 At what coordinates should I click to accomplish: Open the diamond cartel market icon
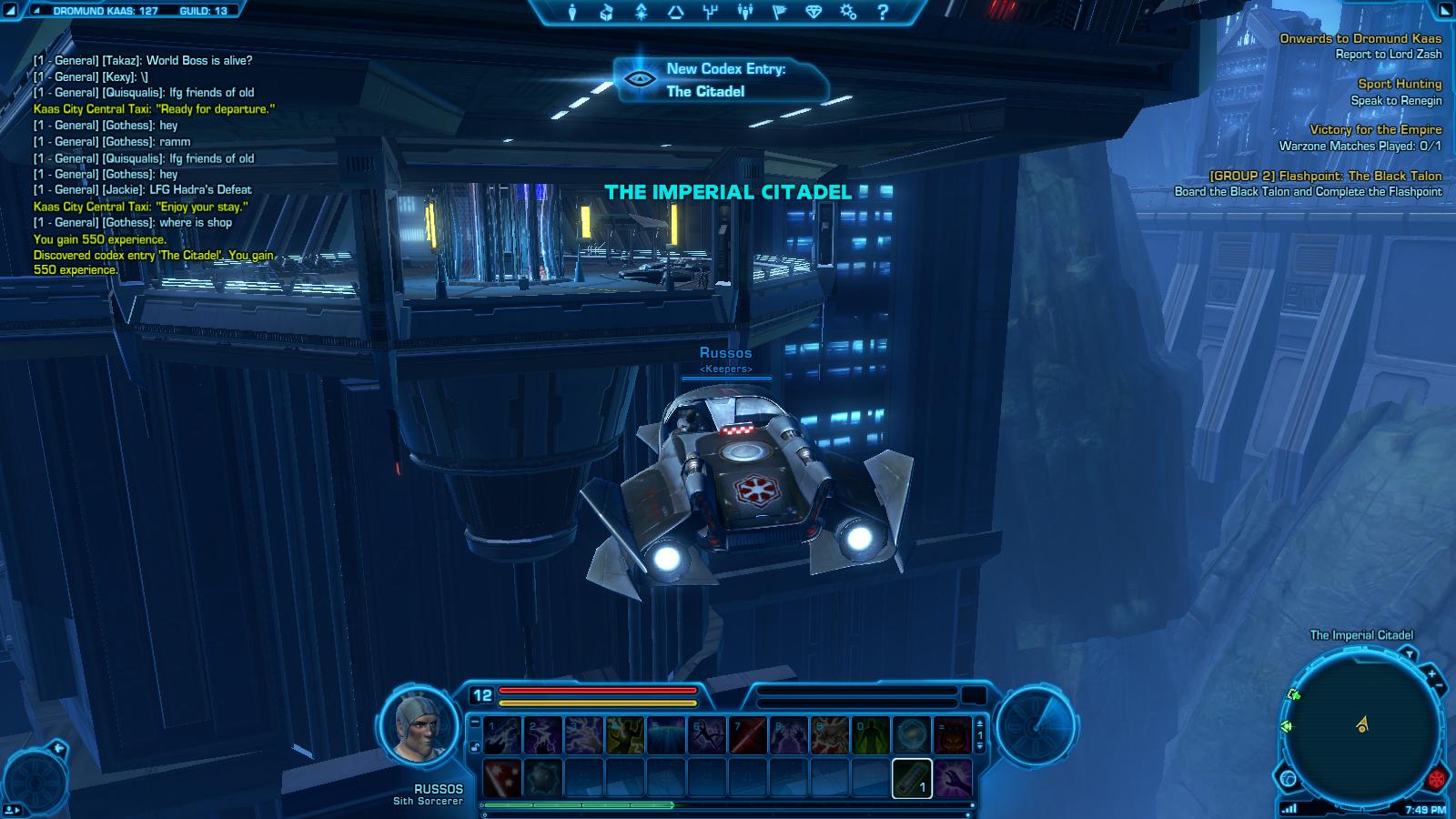coord(814,13)
